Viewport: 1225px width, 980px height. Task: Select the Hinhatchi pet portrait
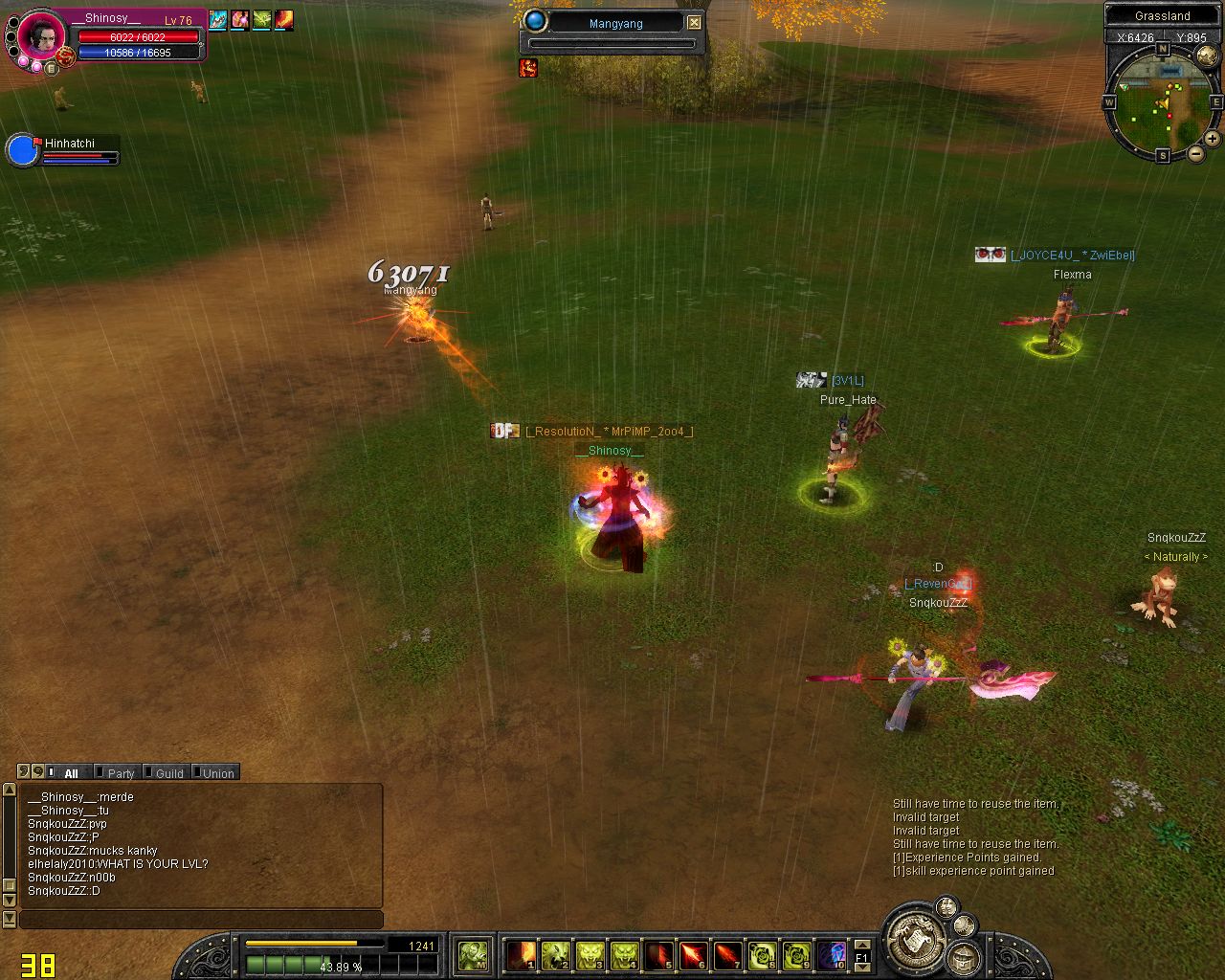pos(22,151)
